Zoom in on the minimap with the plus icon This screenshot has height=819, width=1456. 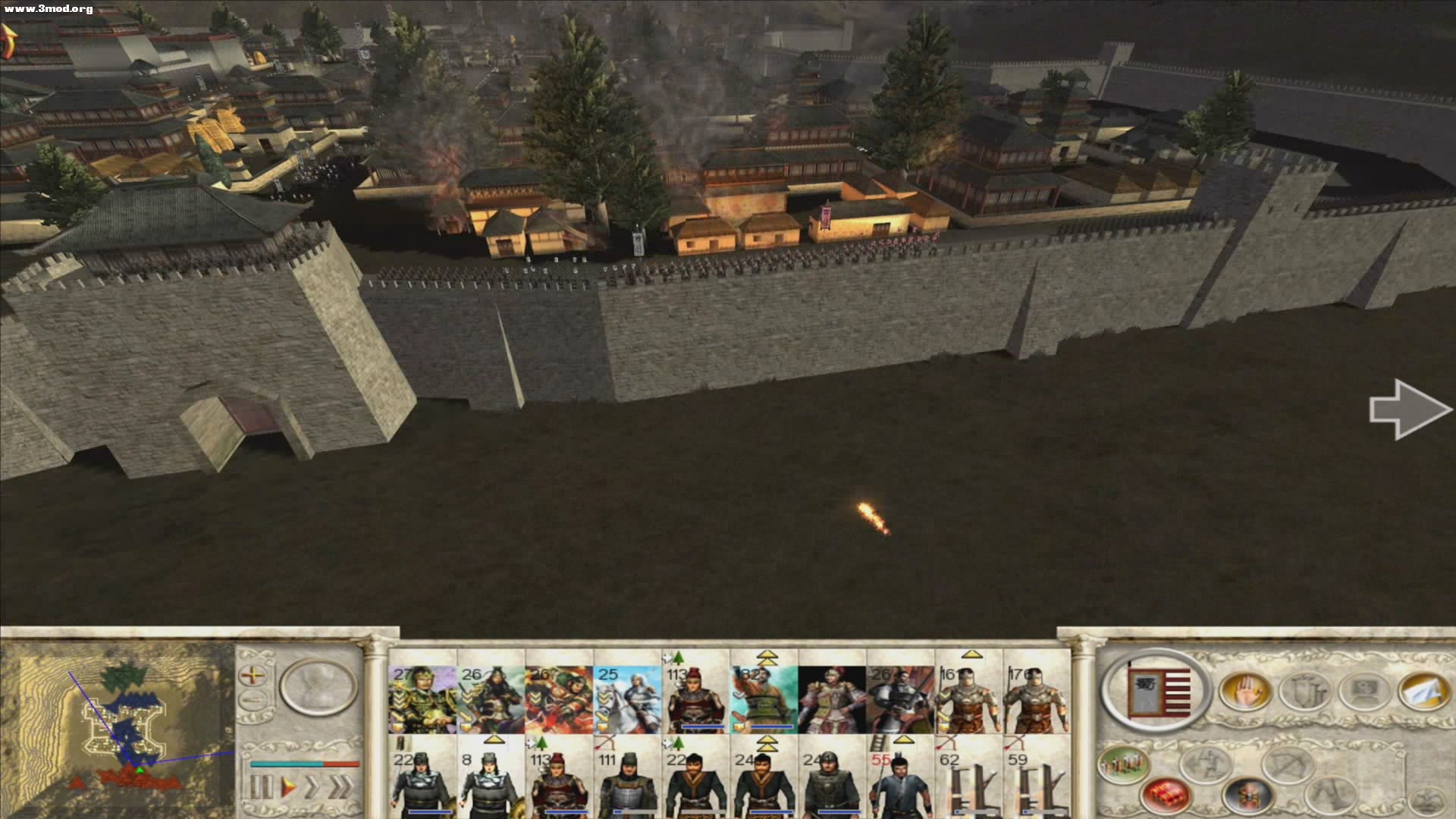(253, 675)
